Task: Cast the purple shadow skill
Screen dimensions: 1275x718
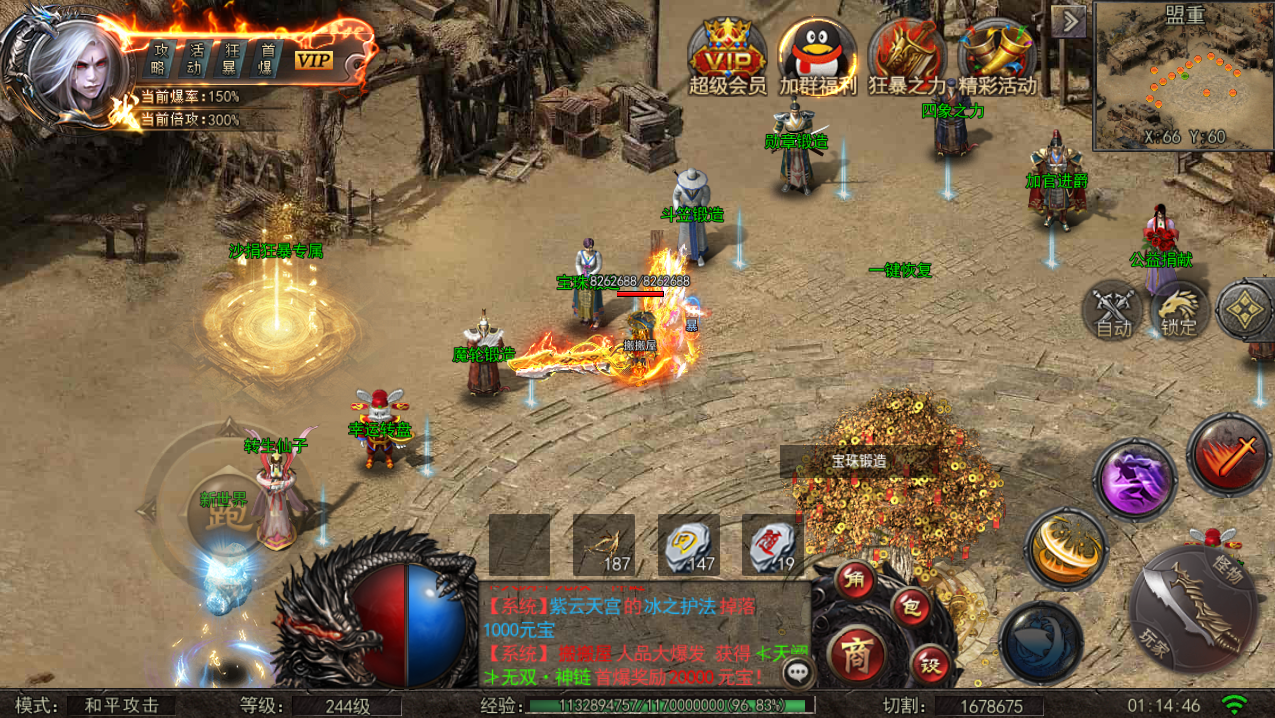Action: tap(1135, 479)
